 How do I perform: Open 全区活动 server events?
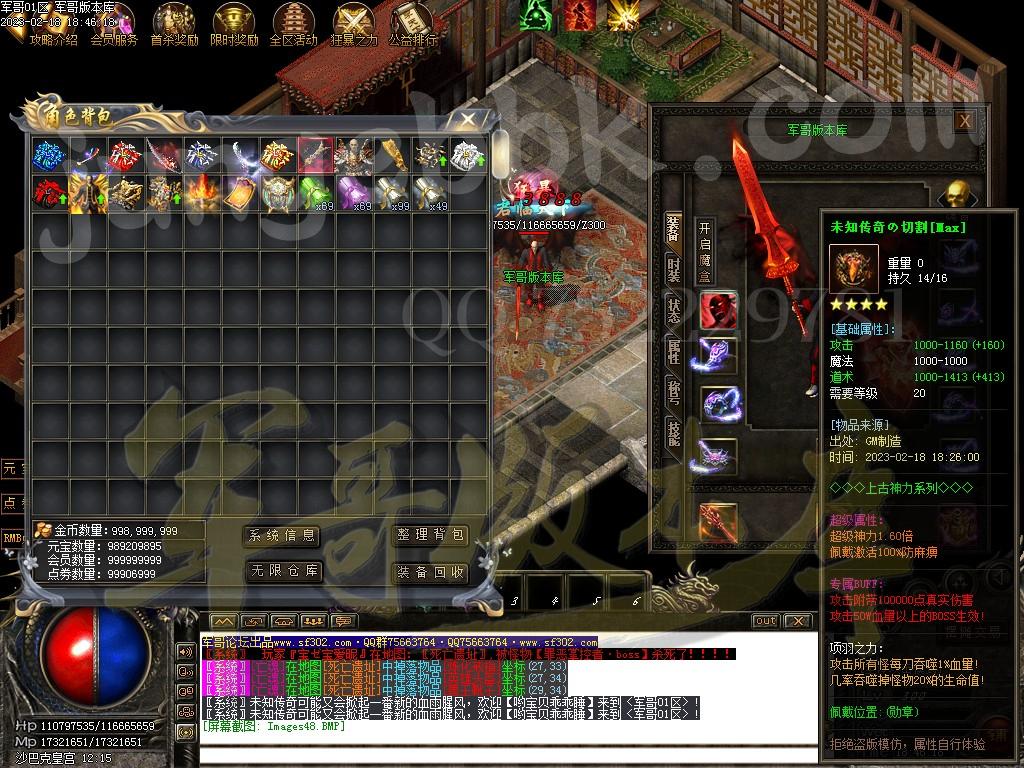[293, 24]
